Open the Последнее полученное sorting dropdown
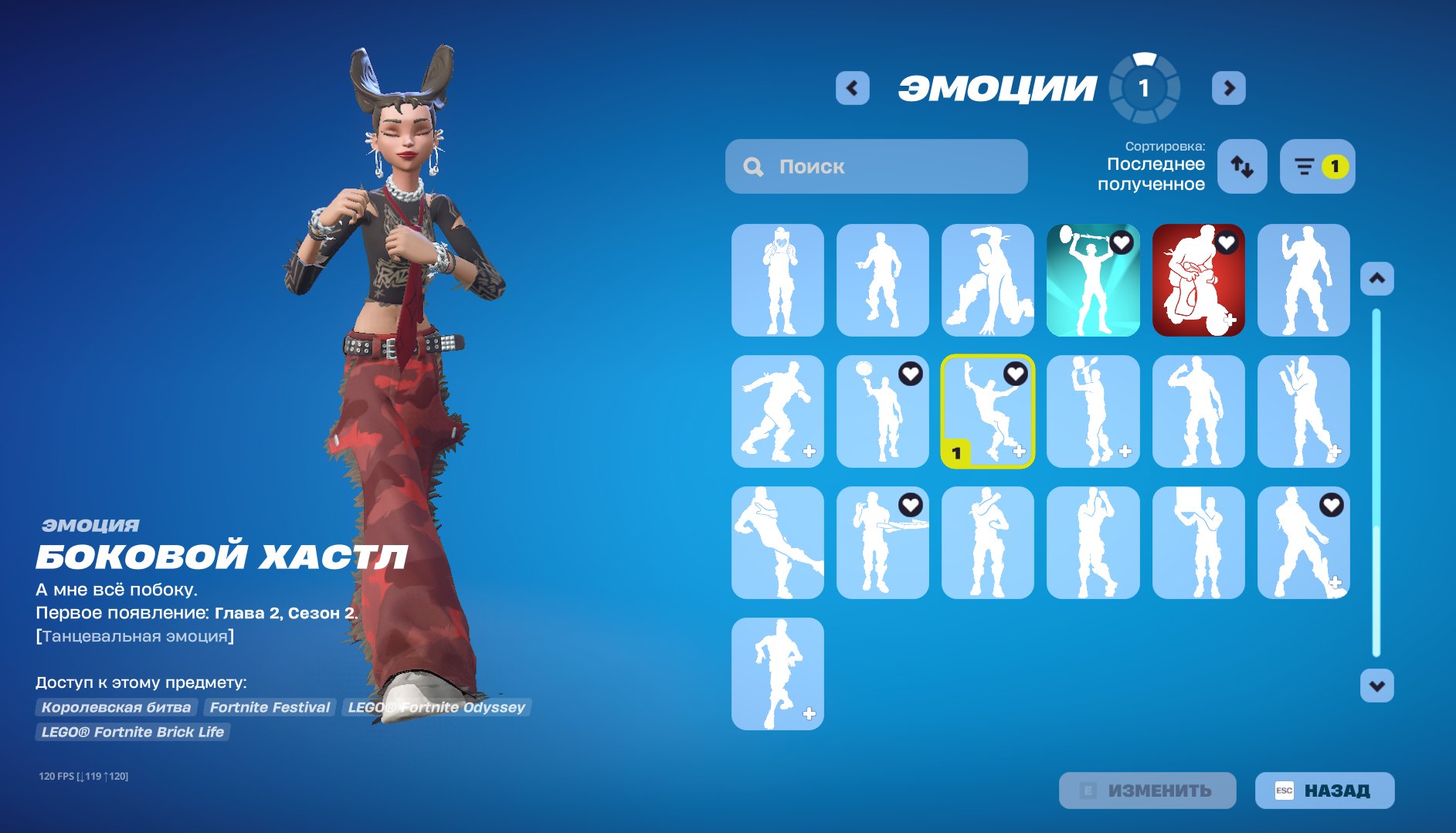This screenshot has width=1456, height=833. tap(1154, 173)
